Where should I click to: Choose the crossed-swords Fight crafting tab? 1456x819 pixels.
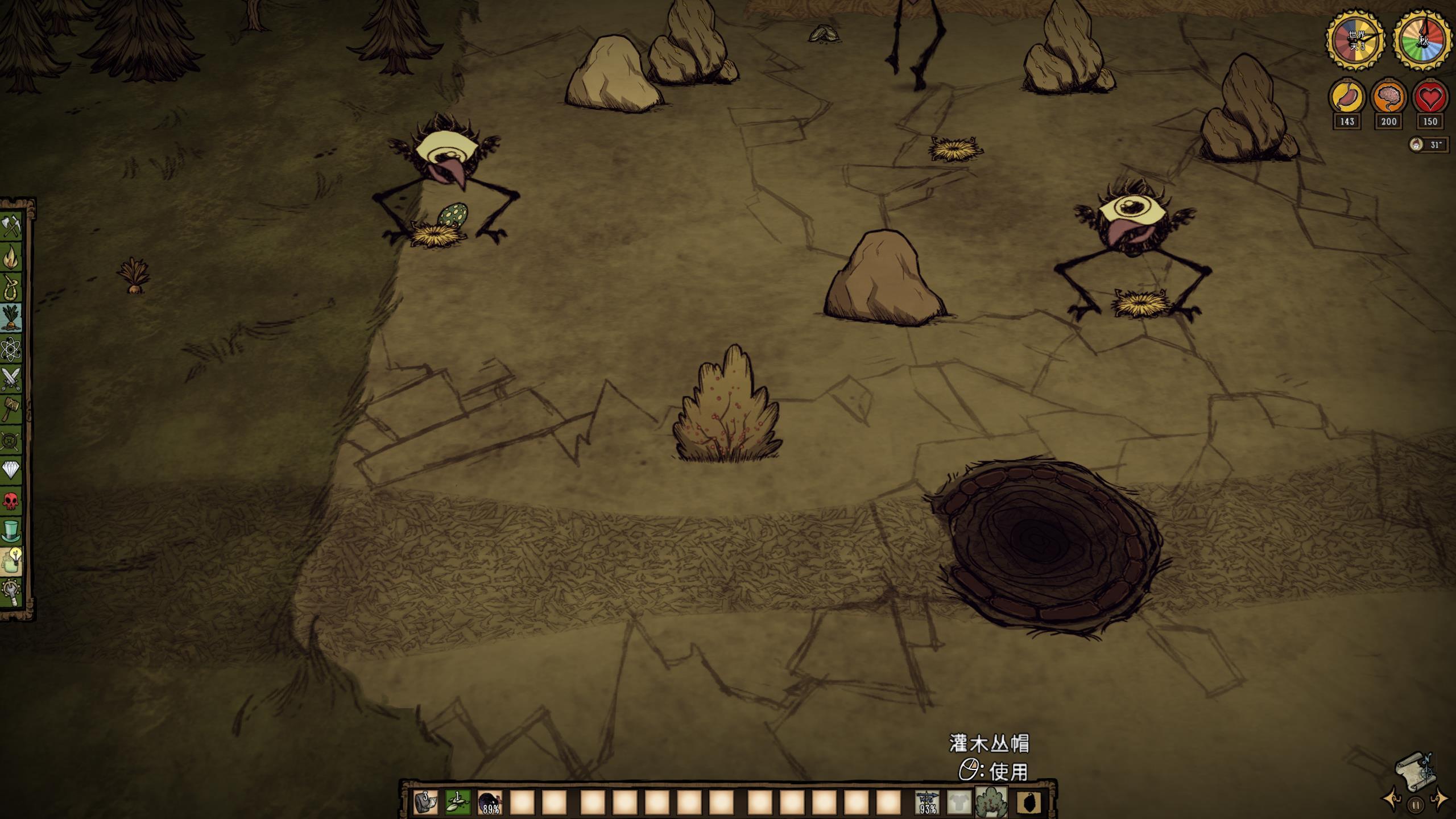coord(11,379)
